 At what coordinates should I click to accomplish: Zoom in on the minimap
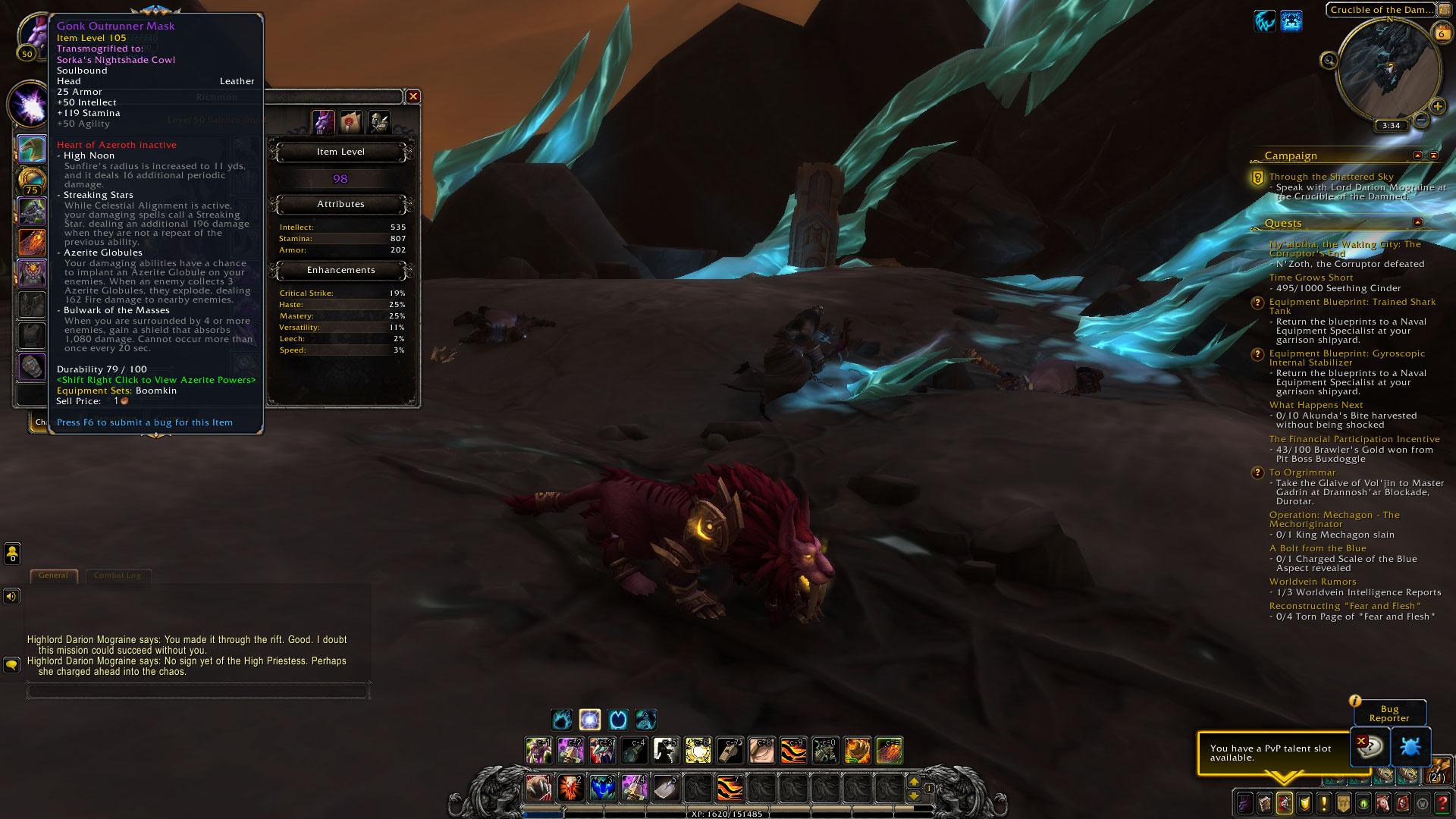pyautogui.click(x=1436, y=107)
